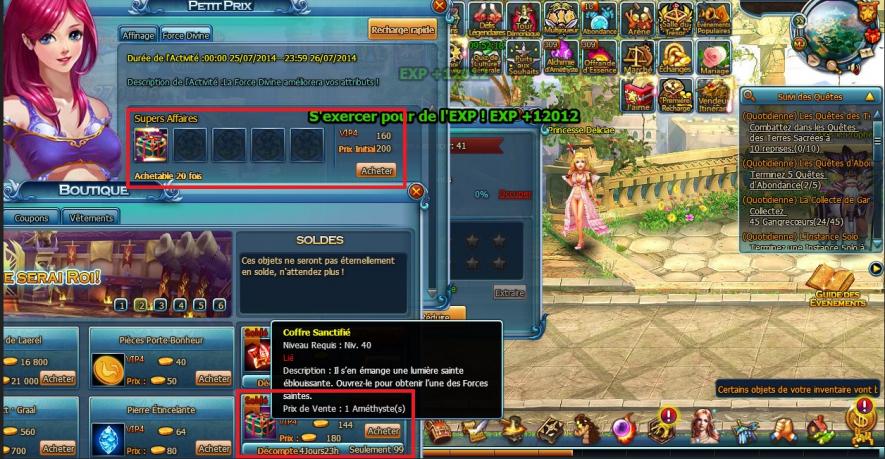885x459 pixels.
Task: Open the Vêtements shop tab
Action: click(90, 217)
